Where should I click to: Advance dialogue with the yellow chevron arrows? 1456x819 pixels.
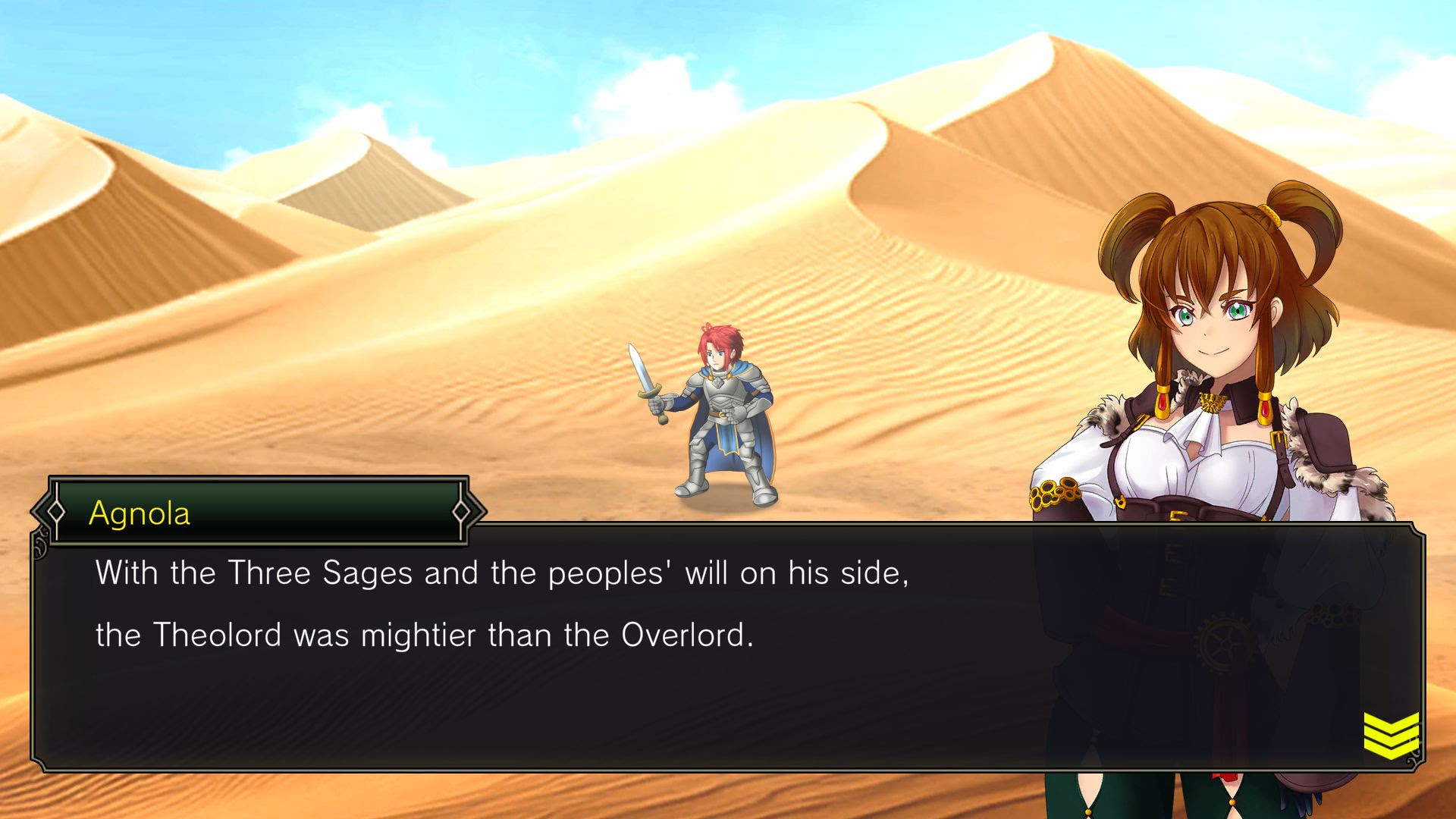click(1391, 735)
